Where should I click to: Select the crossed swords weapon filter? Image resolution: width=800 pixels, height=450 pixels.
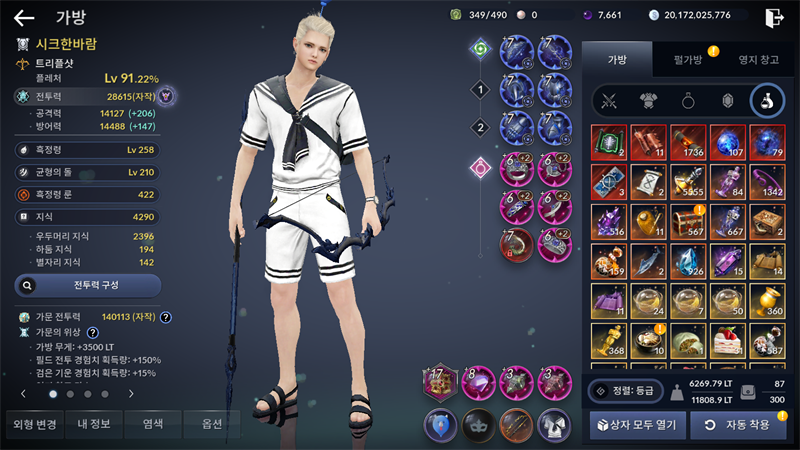609,101
